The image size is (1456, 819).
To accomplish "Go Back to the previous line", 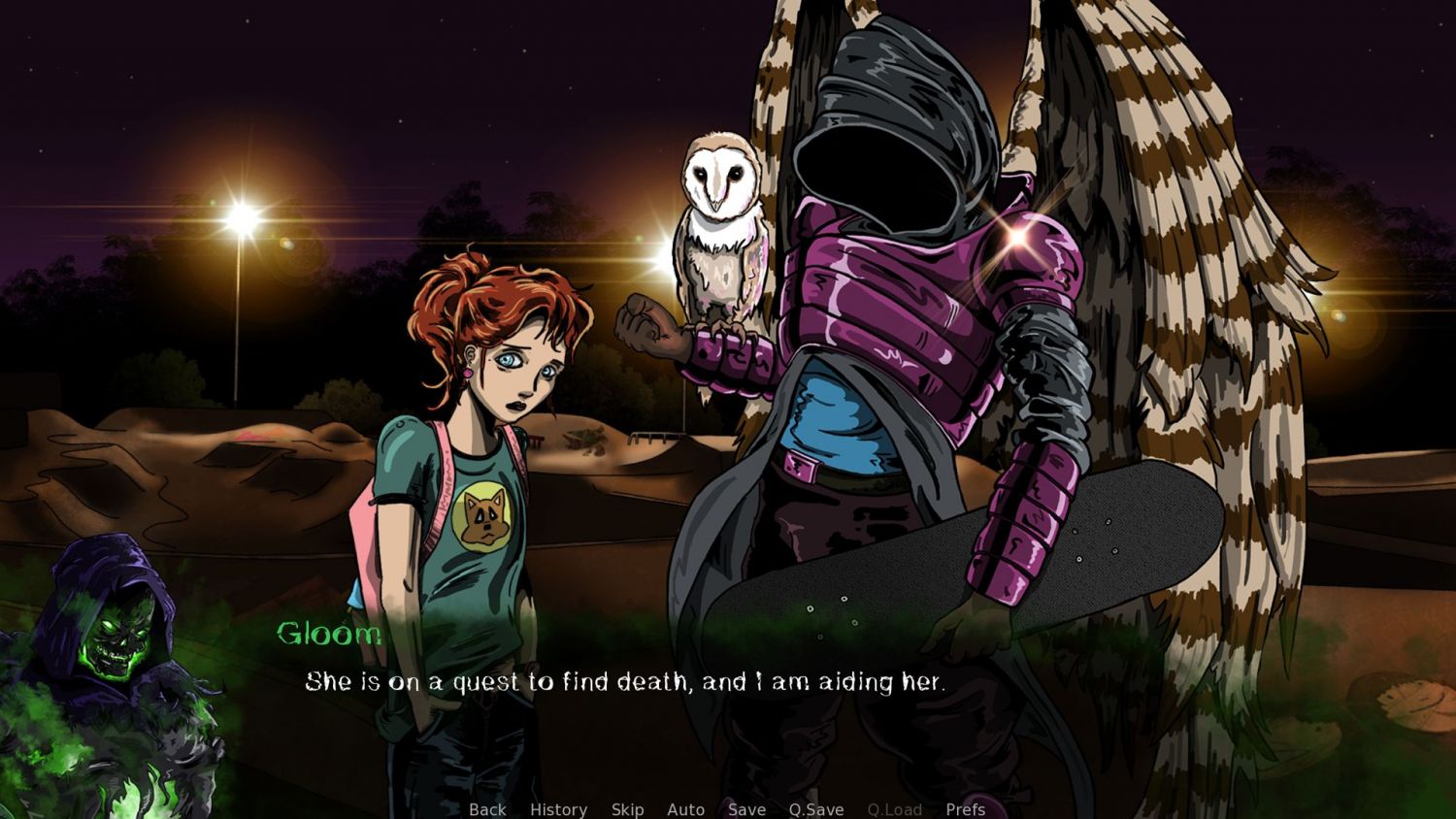I will pos(487,809).
